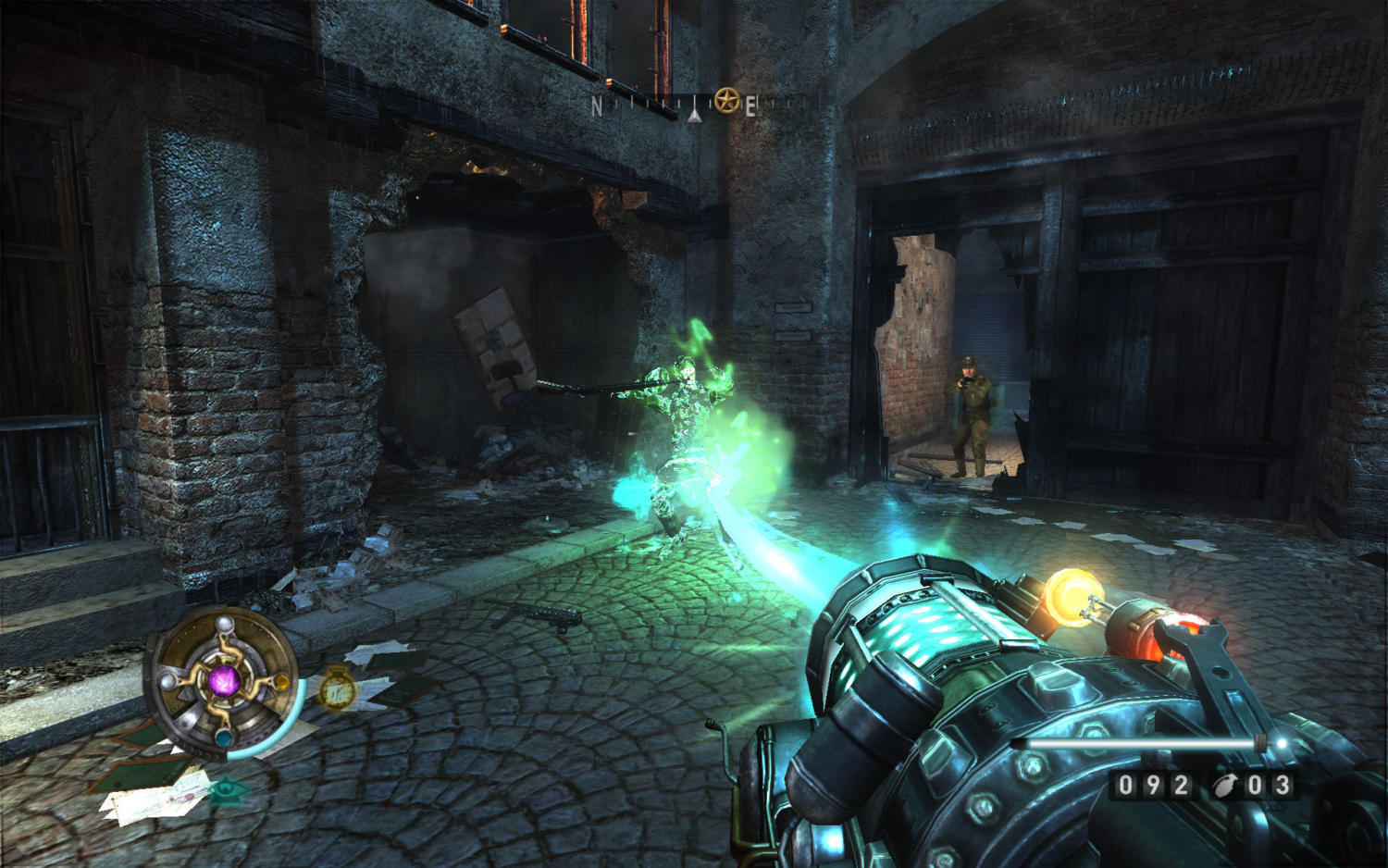Click the gold star objective marker on compass
Image resolution: width=1388 pixels, height=868 pixels.
(x=726, y=102)
